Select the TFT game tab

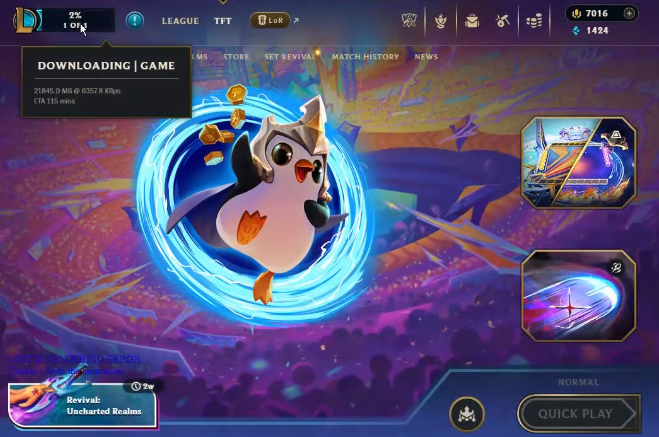pyautogui.click(x=222, y=20)
